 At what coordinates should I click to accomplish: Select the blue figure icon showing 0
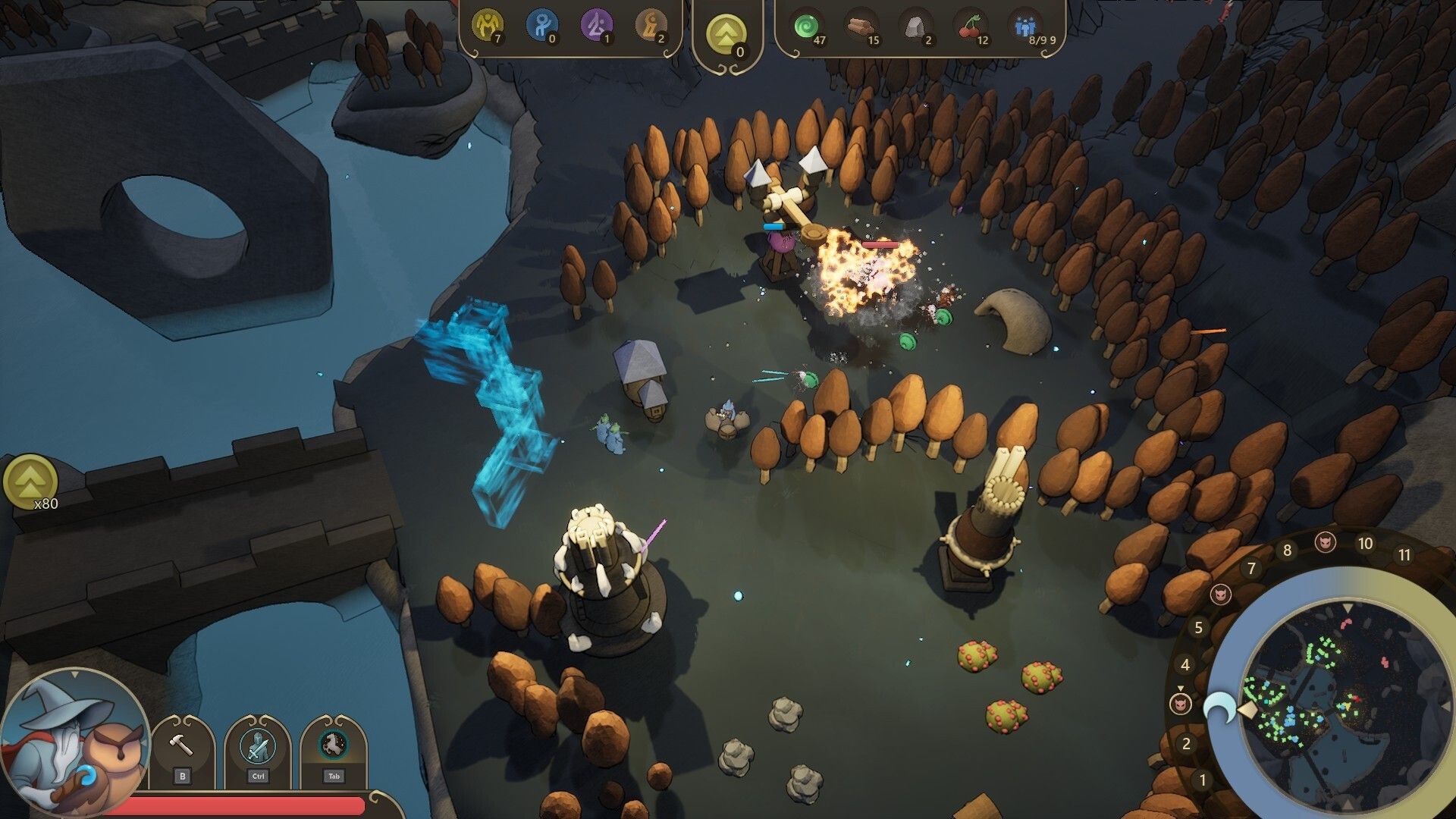(x=541, y=26)
